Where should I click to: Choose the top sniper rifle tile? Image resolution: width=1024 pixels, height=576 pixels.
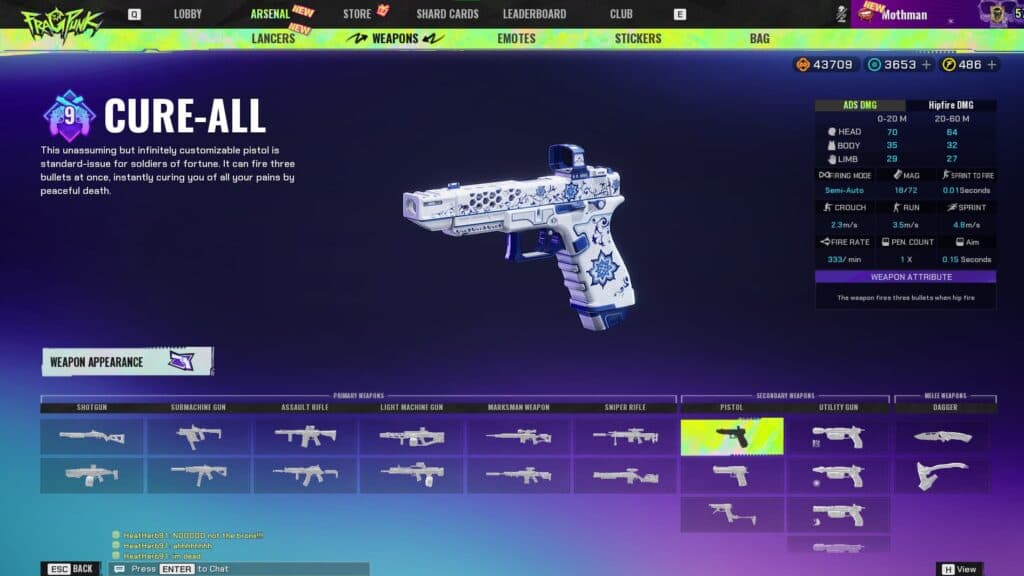pos(624,437)
